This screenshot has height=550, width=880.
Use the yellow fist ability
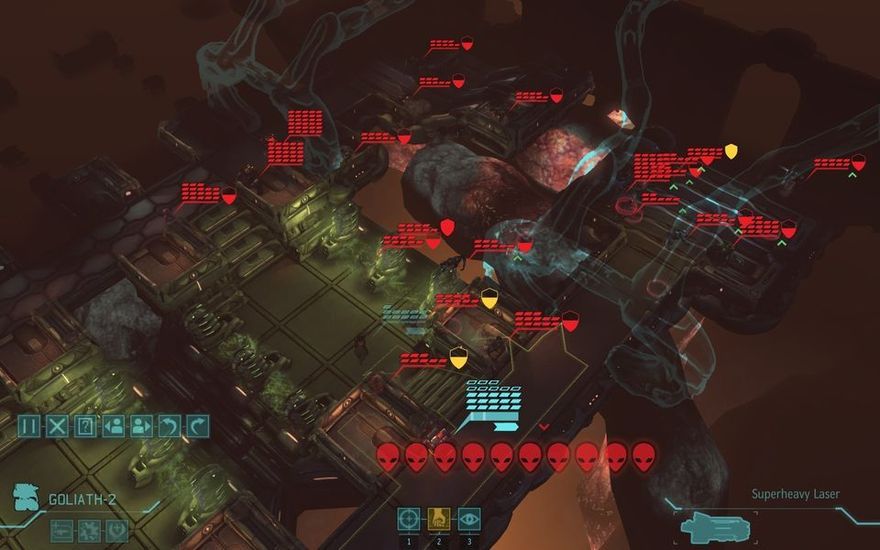coord(439,518)
